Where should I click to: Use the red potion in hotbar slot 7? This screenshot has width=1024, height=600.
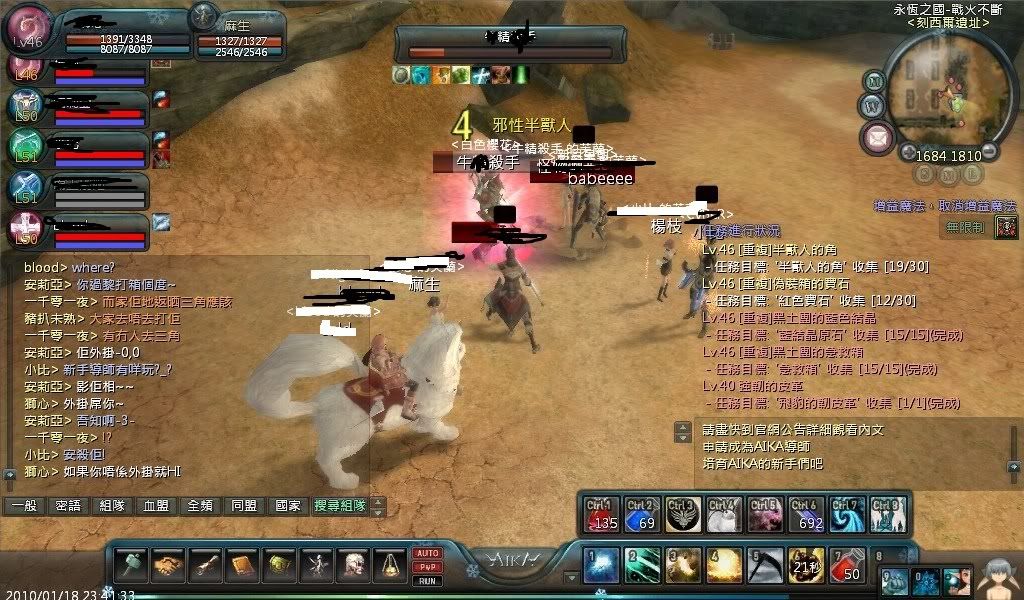tap(848, 566)
